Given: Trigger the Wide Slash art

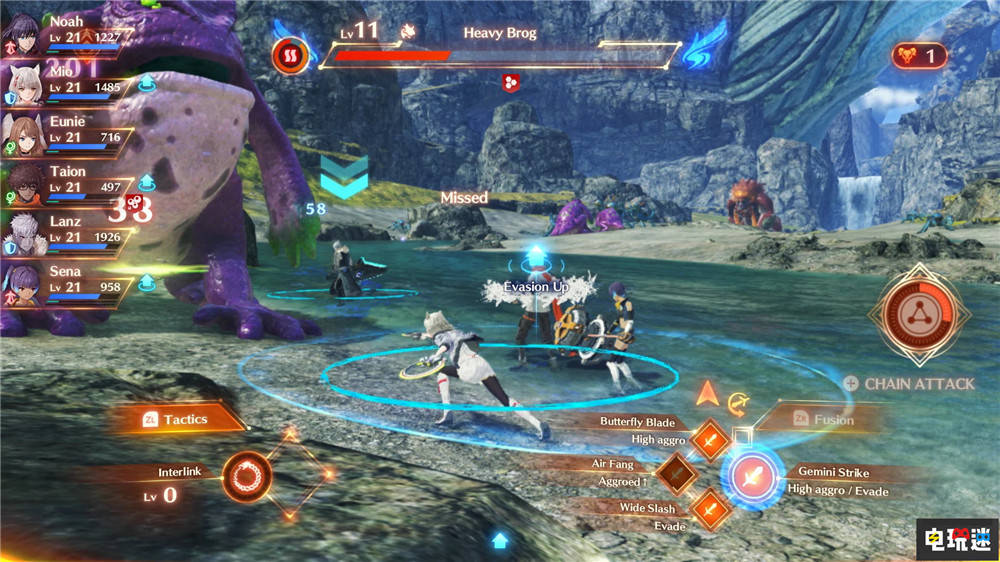Looking at the screenshot, I should (710, 508).
